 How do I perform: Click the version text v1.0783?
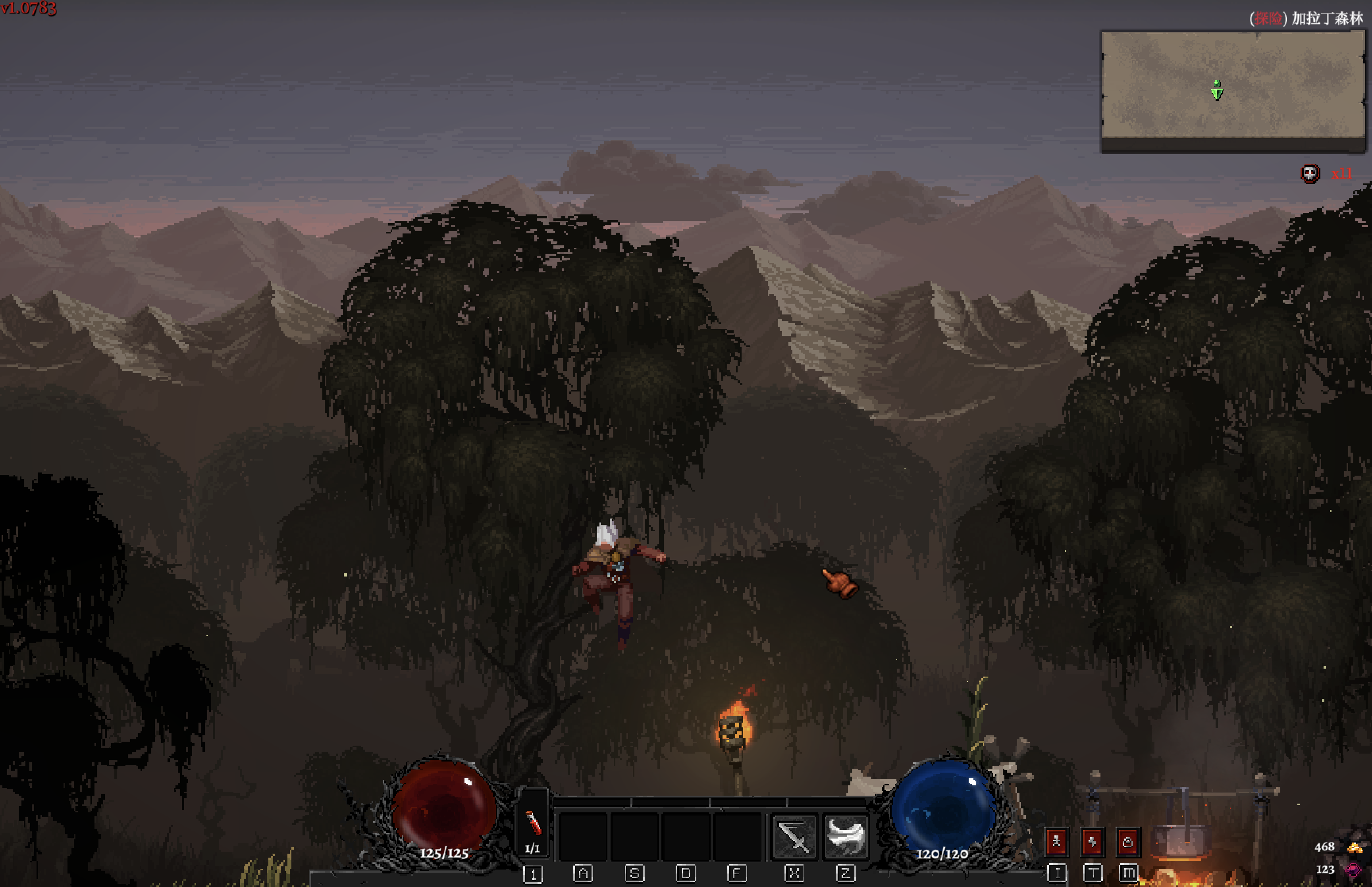29,9
